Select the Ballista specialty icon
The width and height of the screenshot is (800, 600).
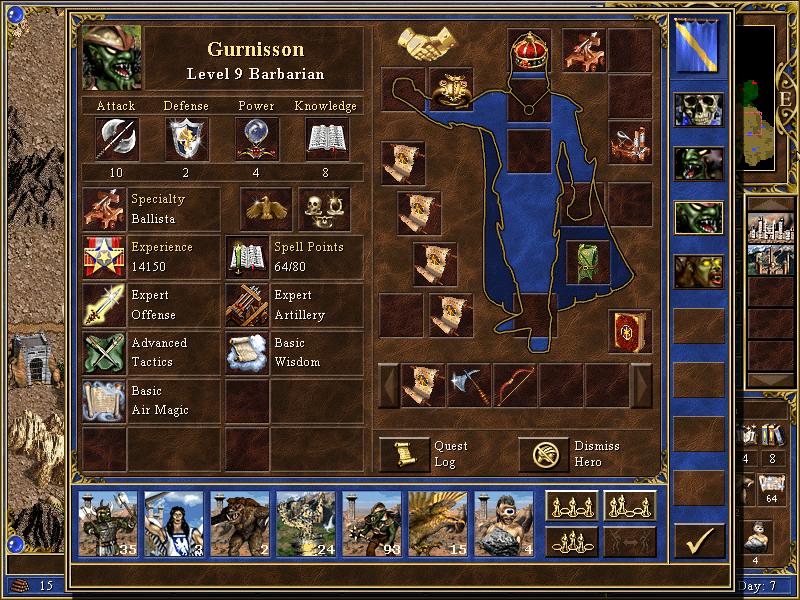[x=104, y=209]
